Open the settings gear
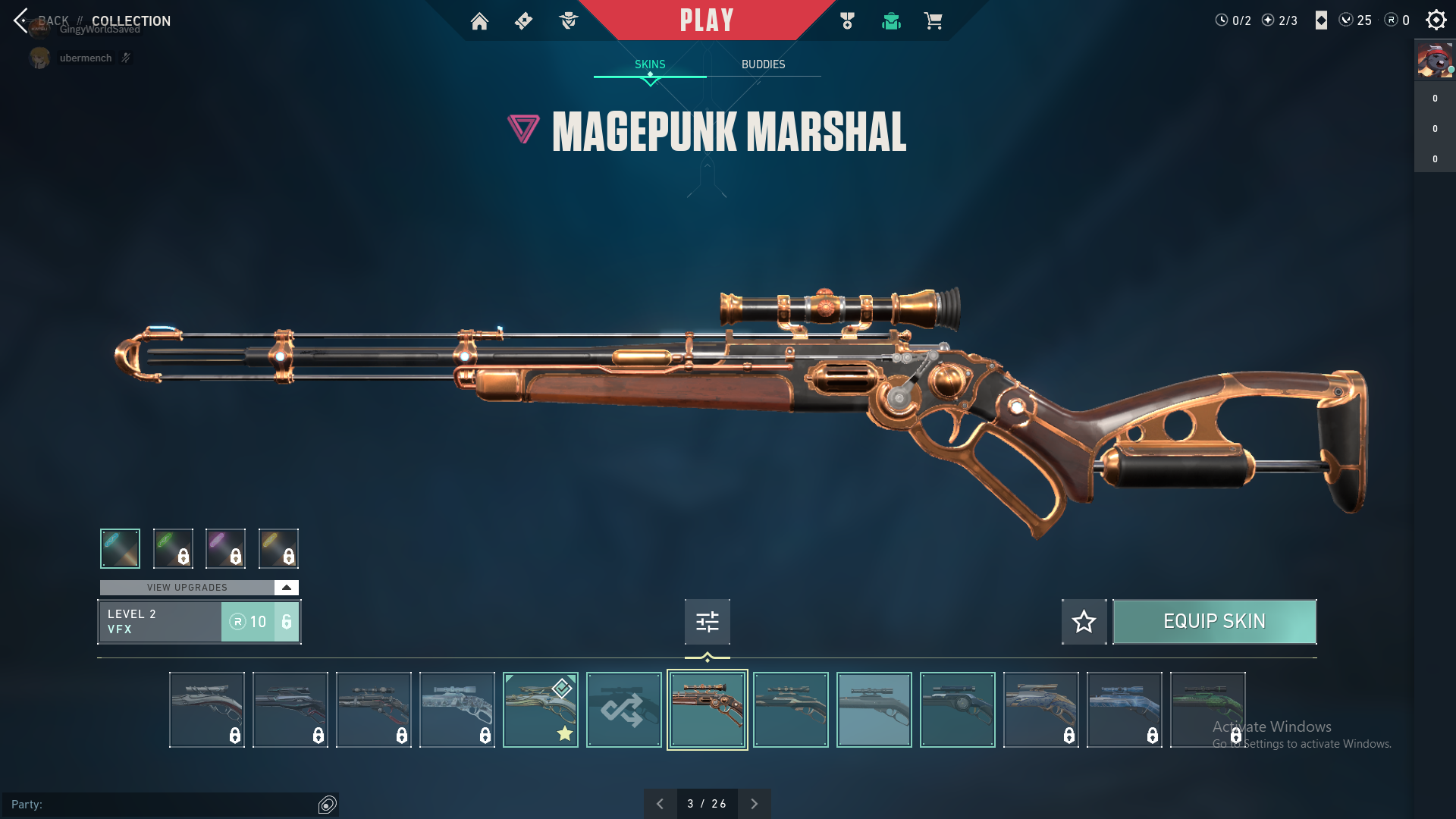The image size is (1456, 819). 1436,20
